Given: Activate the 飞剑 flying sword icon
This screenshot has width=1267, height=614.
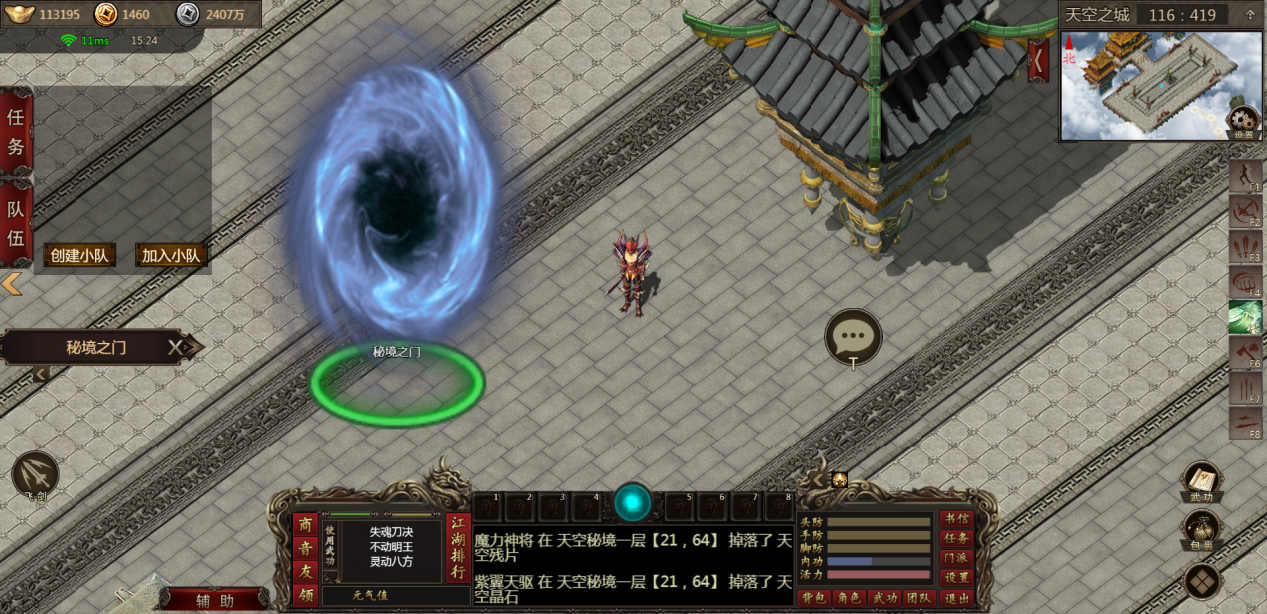Looking at the screenshot, I should click(x=35, y=475).
